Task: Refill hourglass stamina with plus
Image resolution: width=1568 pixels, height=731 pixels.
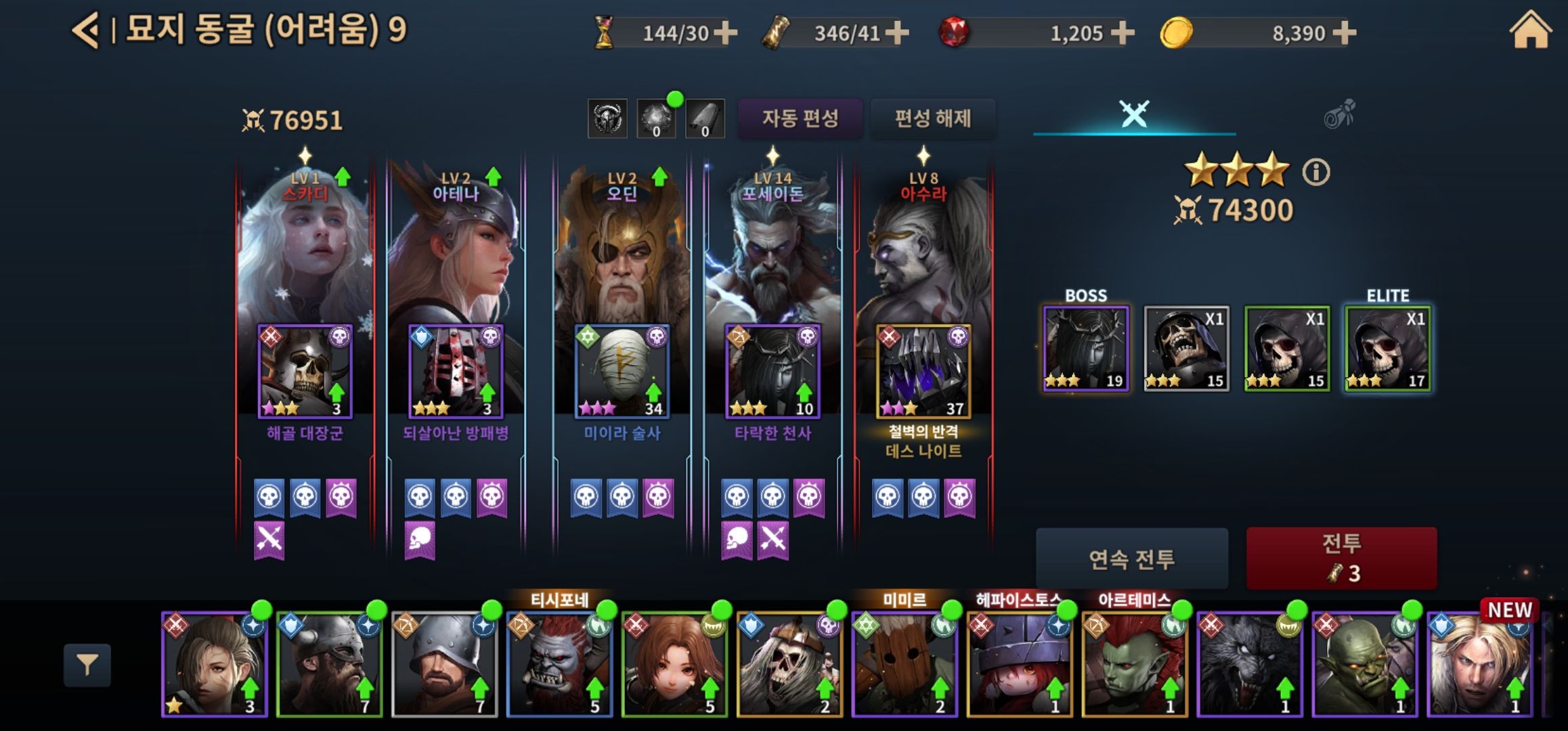Action: click(x=725, y=32)
